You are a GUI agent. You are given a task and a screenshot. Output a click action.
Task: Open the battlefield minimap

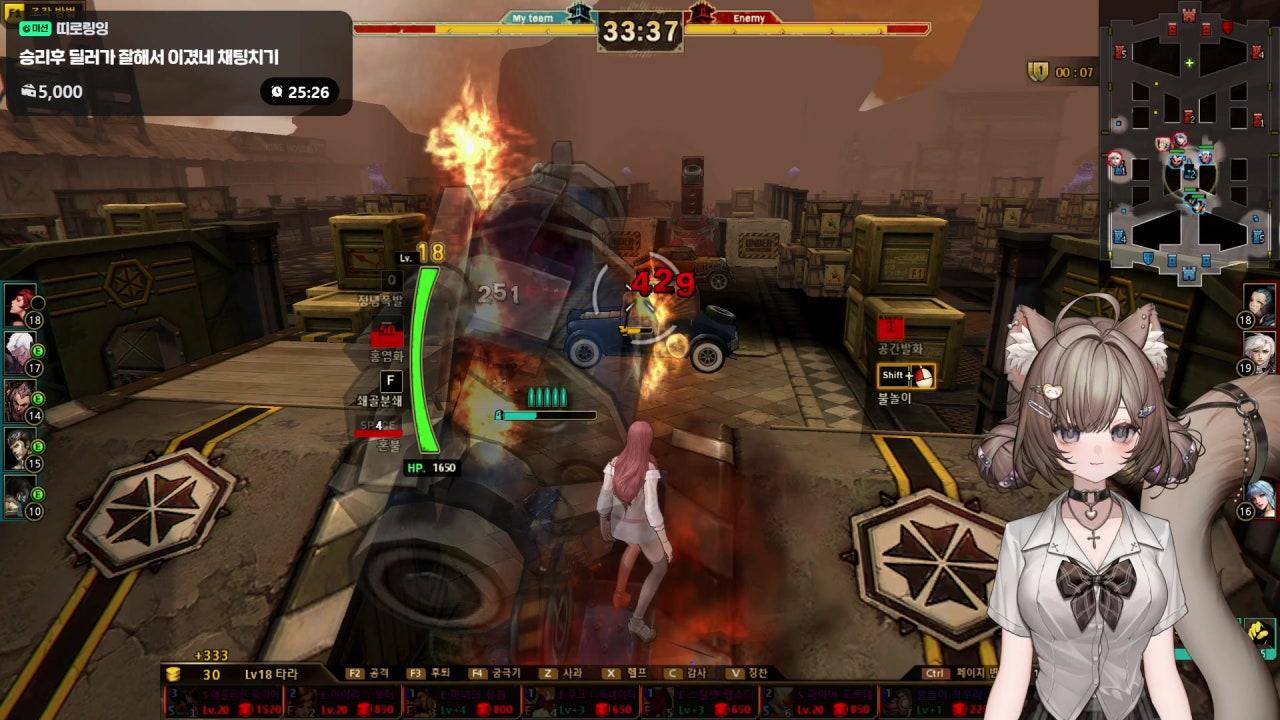(1189, 140)
